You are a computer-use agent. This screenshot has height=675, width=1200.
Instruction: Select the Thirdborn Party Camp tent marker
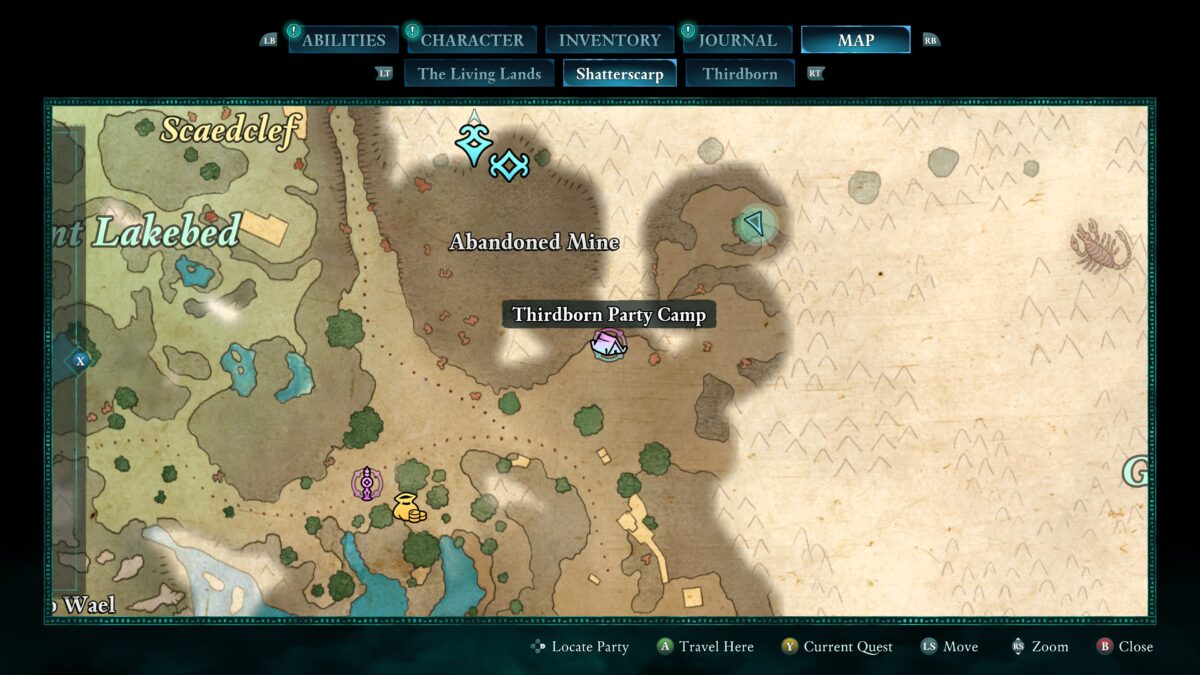click(x=608, y=346)
